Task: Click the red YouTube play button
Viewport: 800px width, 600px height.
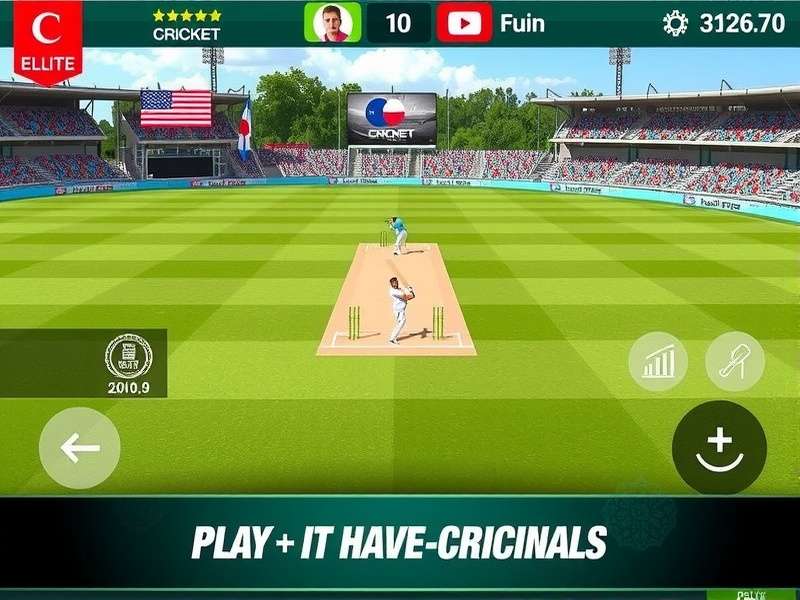Action: [x=464, y=22]
